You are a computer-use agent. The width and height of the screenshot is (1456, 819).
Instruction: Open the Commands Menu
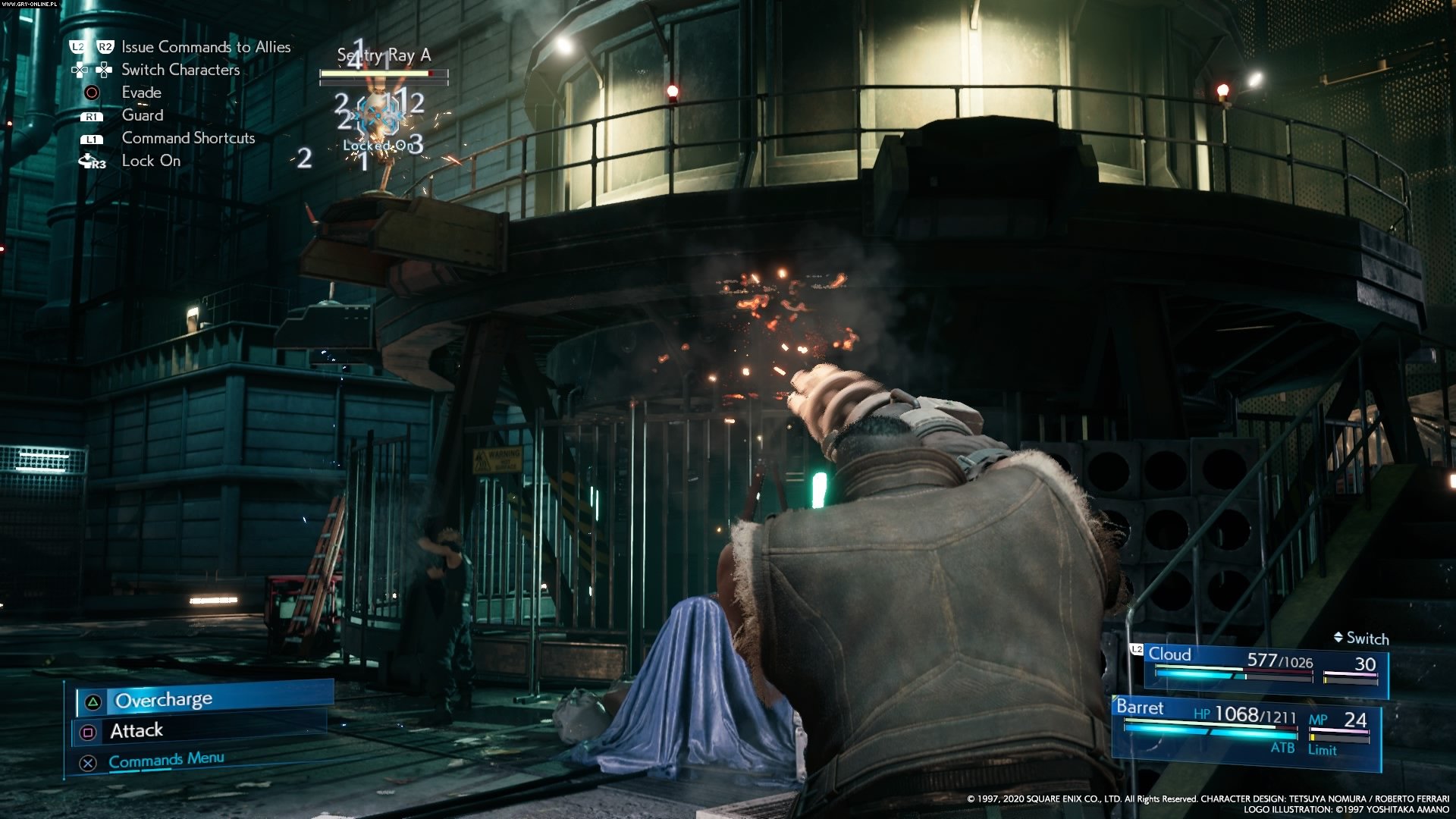[x=166, y=760]
